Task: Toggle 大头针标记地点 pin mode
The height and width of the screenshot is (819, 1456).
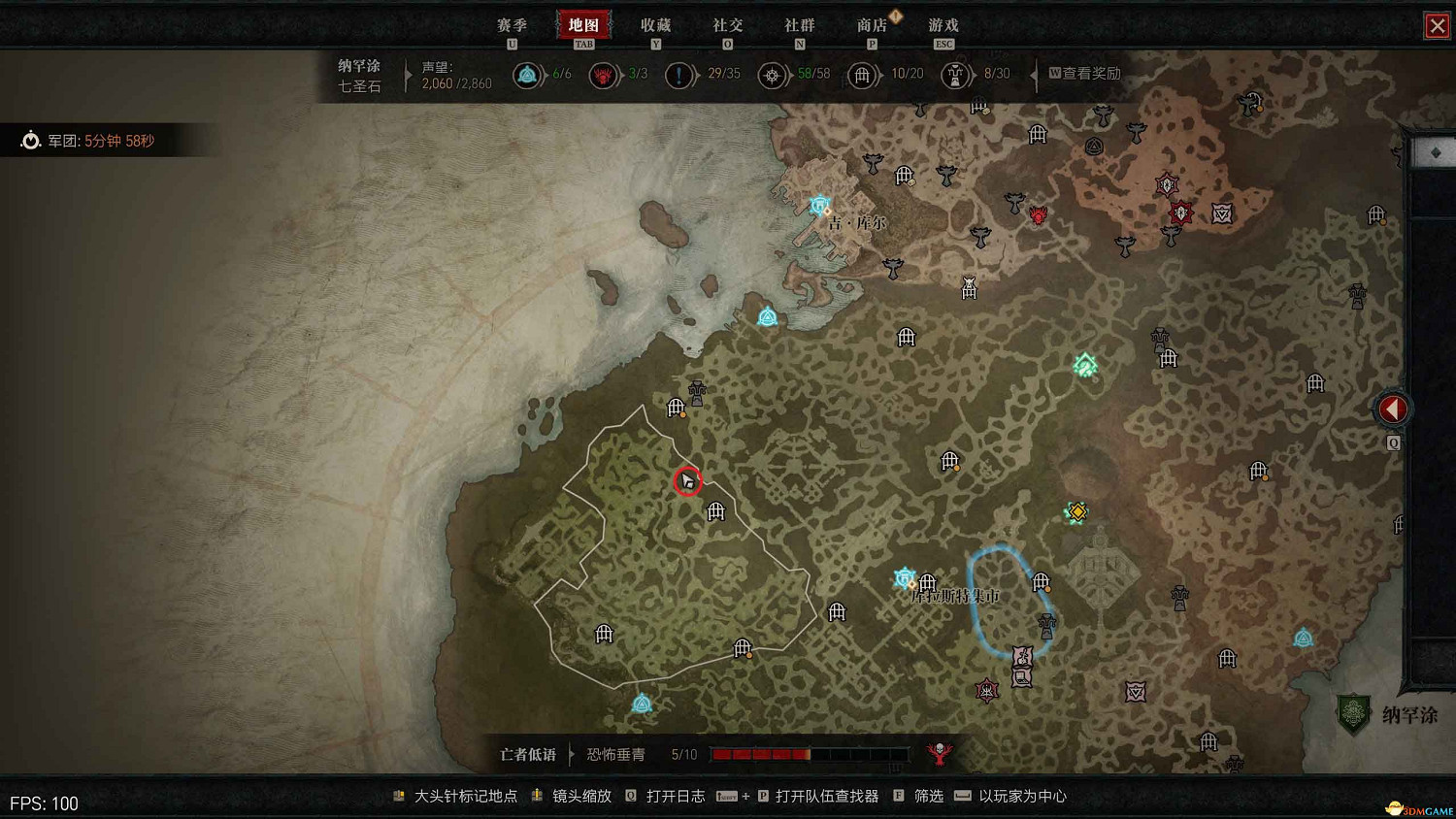Action: click(464, 796)
